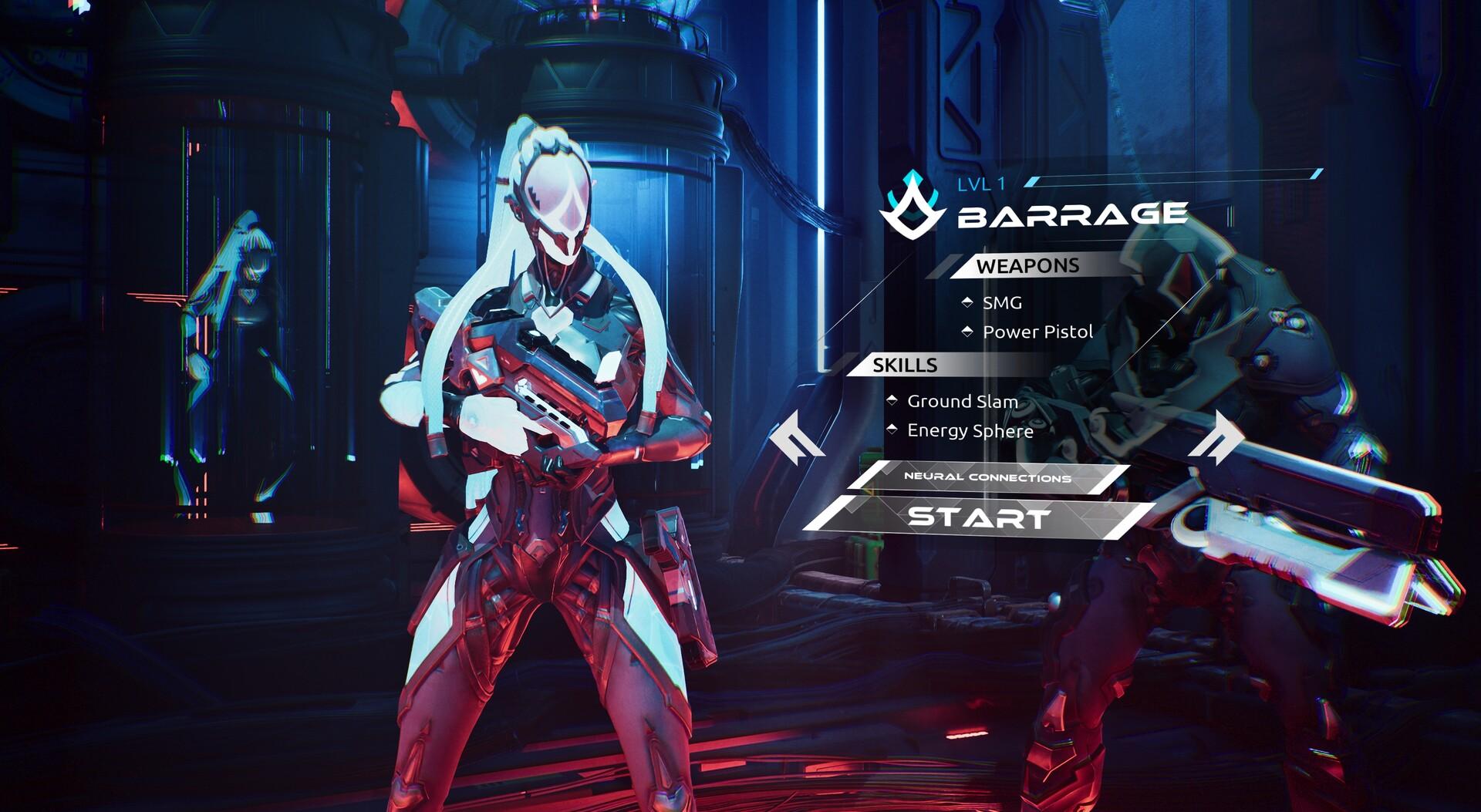Toggle the Energy Sphere skill on
The width and height of the screenshot is (1481, 812).
pyautogui.click(x=970, y=431)
